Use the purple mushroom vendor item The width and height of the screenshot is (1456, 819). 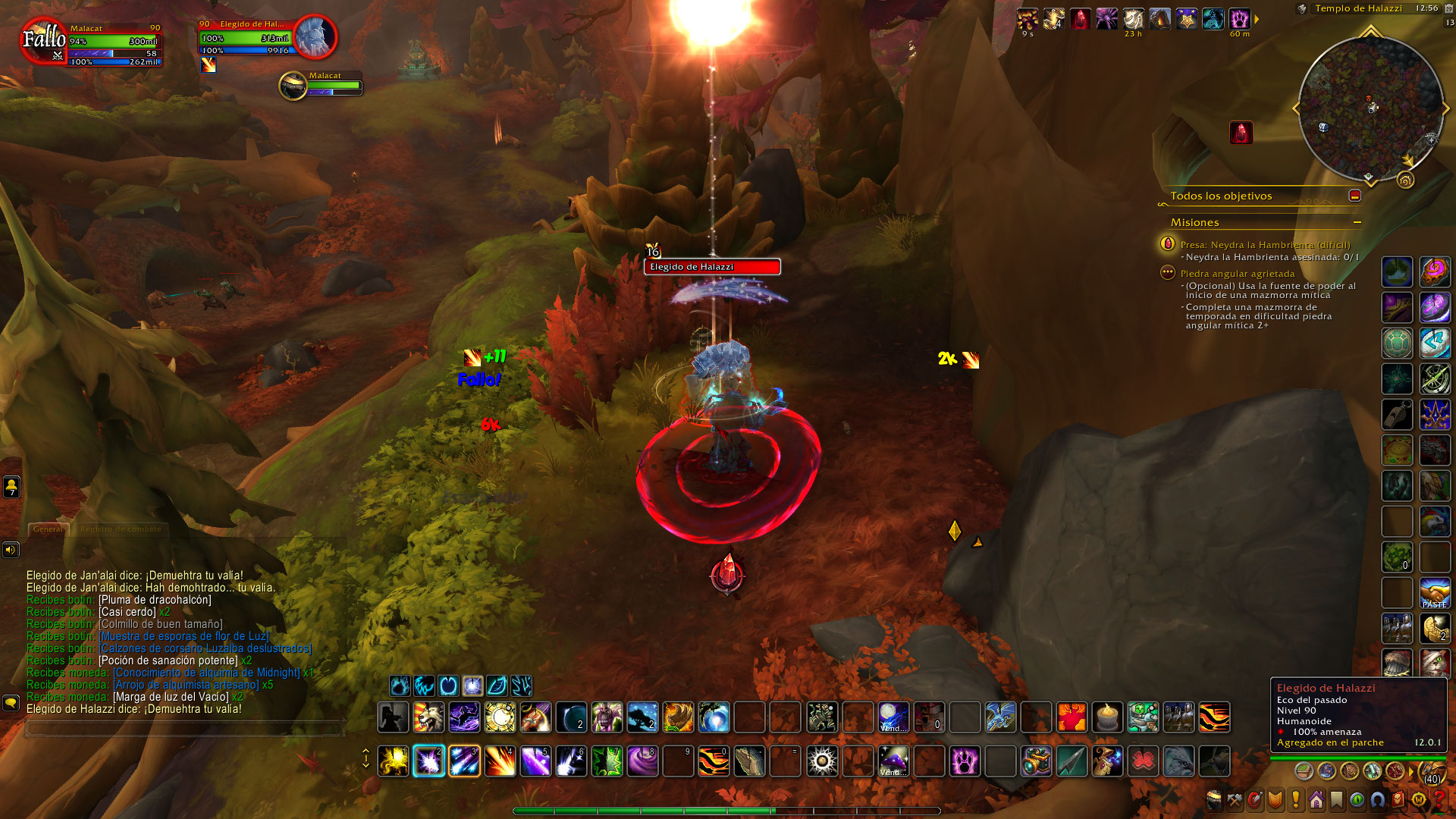click(x=893, y=761)
